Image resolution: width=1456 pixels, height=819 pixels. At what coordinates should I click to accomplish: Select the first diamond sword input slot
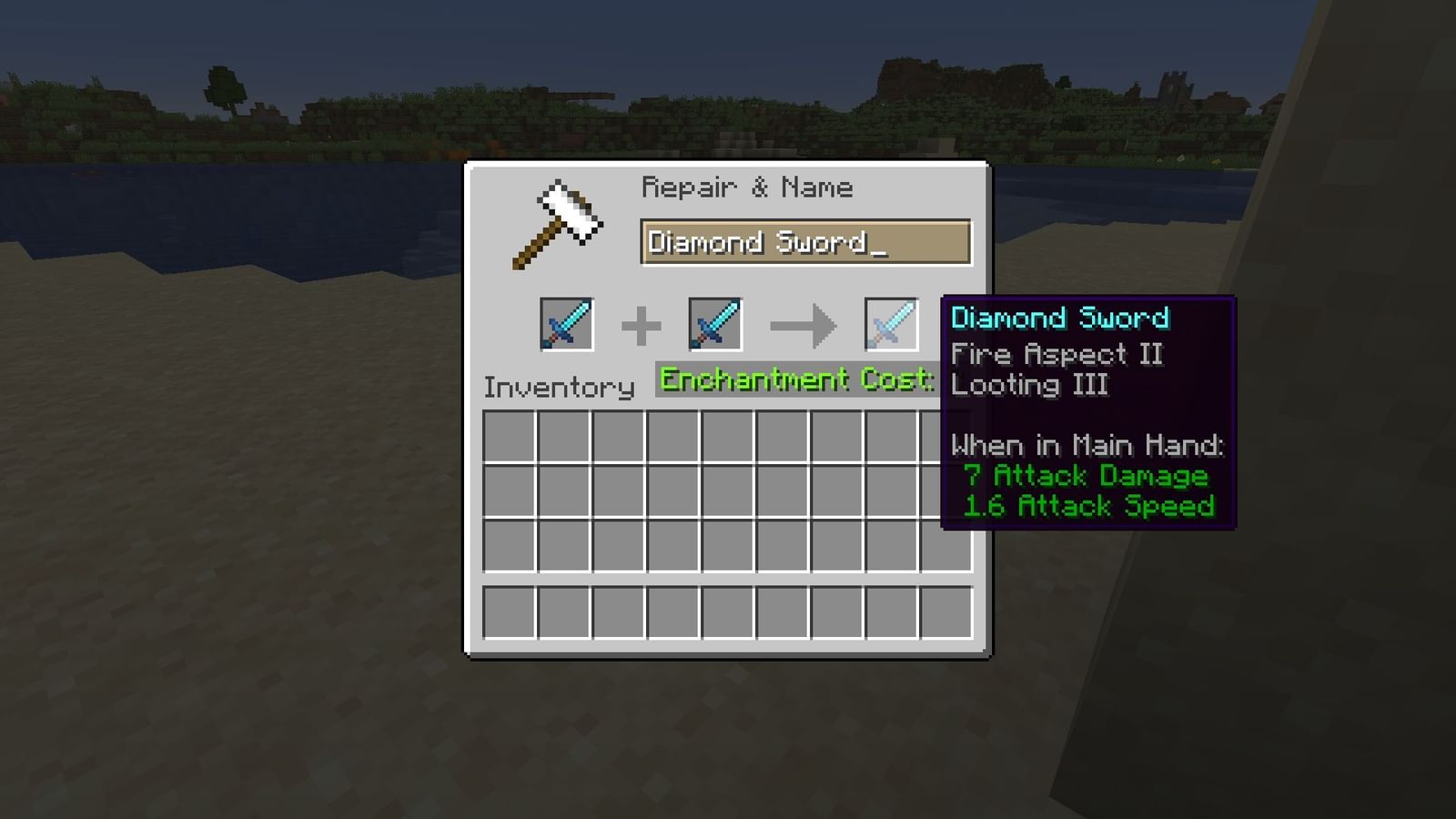[x=565, y=323]
